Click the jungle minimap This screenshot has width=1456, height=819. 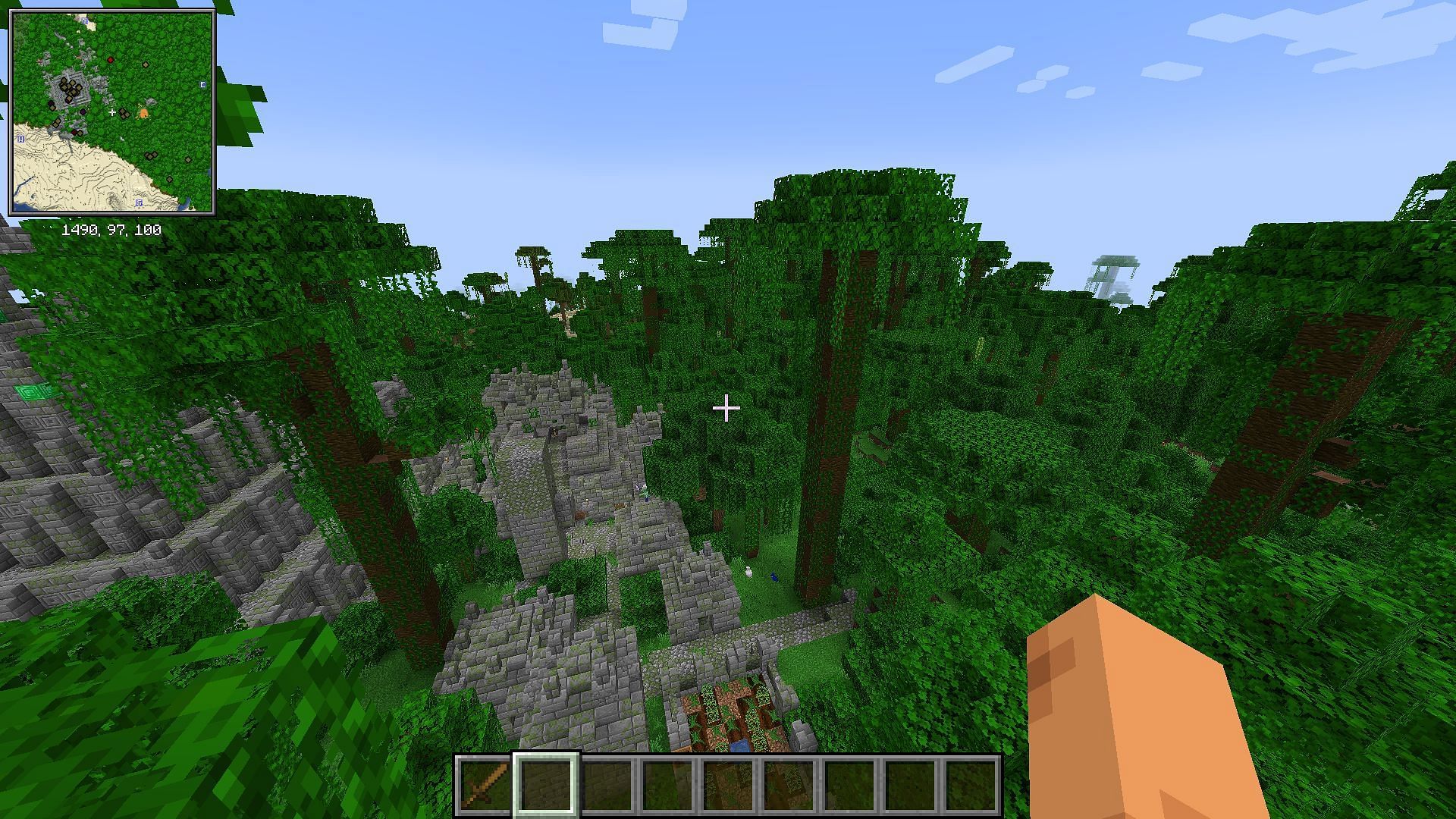[112, 112]
